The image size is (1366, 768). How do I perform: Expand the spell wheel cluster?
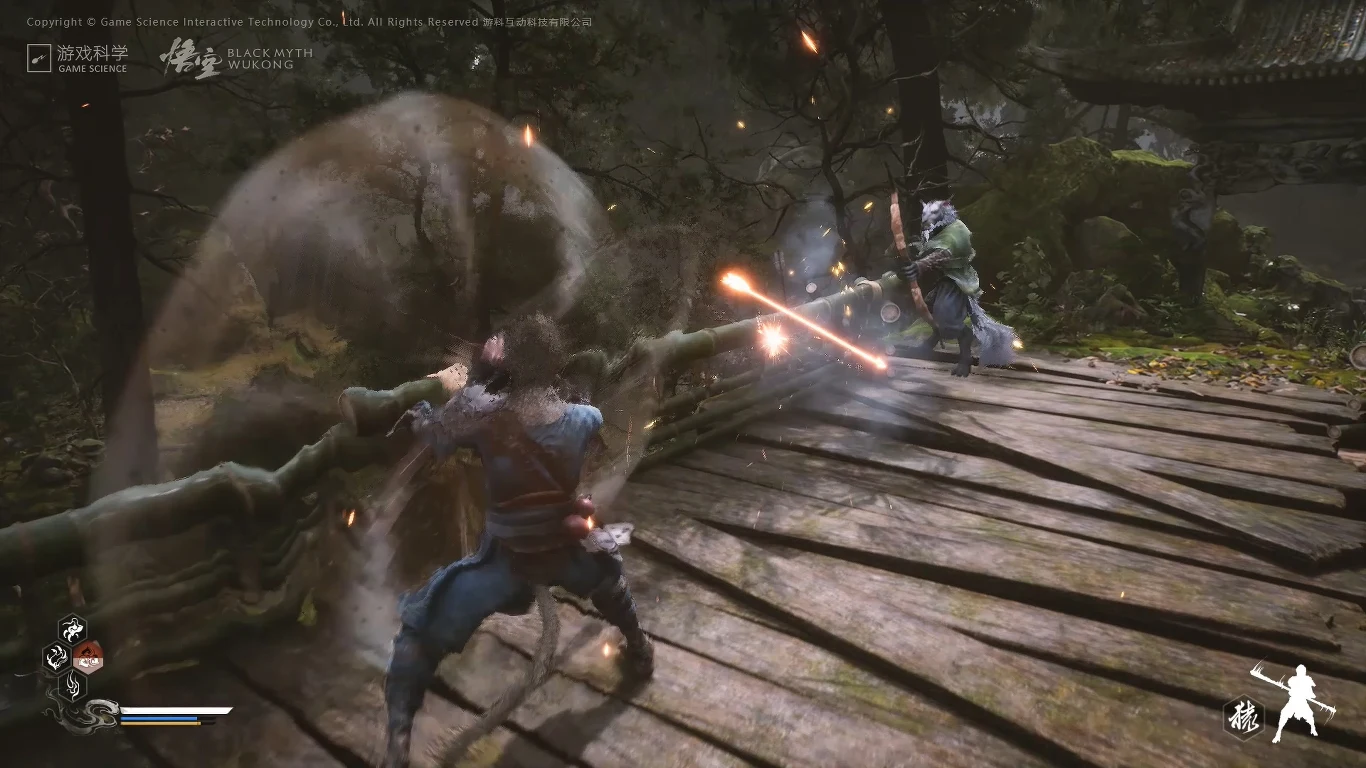point(72,657)
